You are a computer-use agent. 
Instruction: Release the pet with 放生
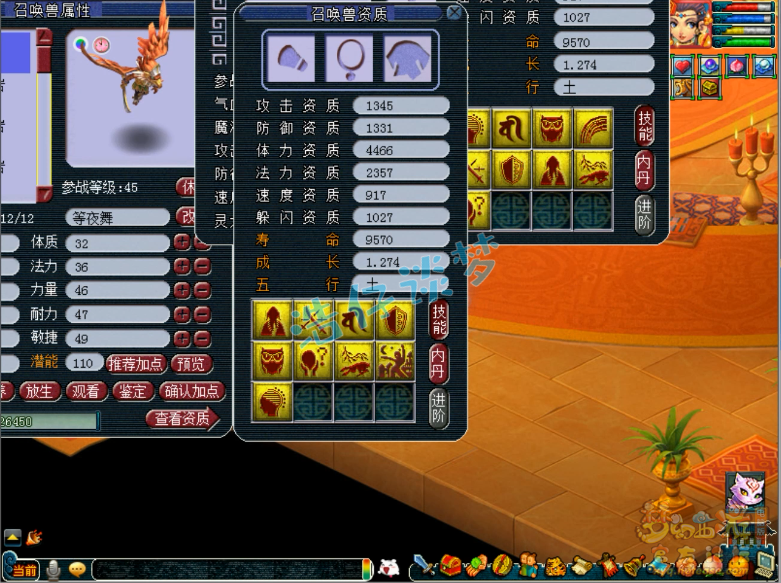click(41, 392)
